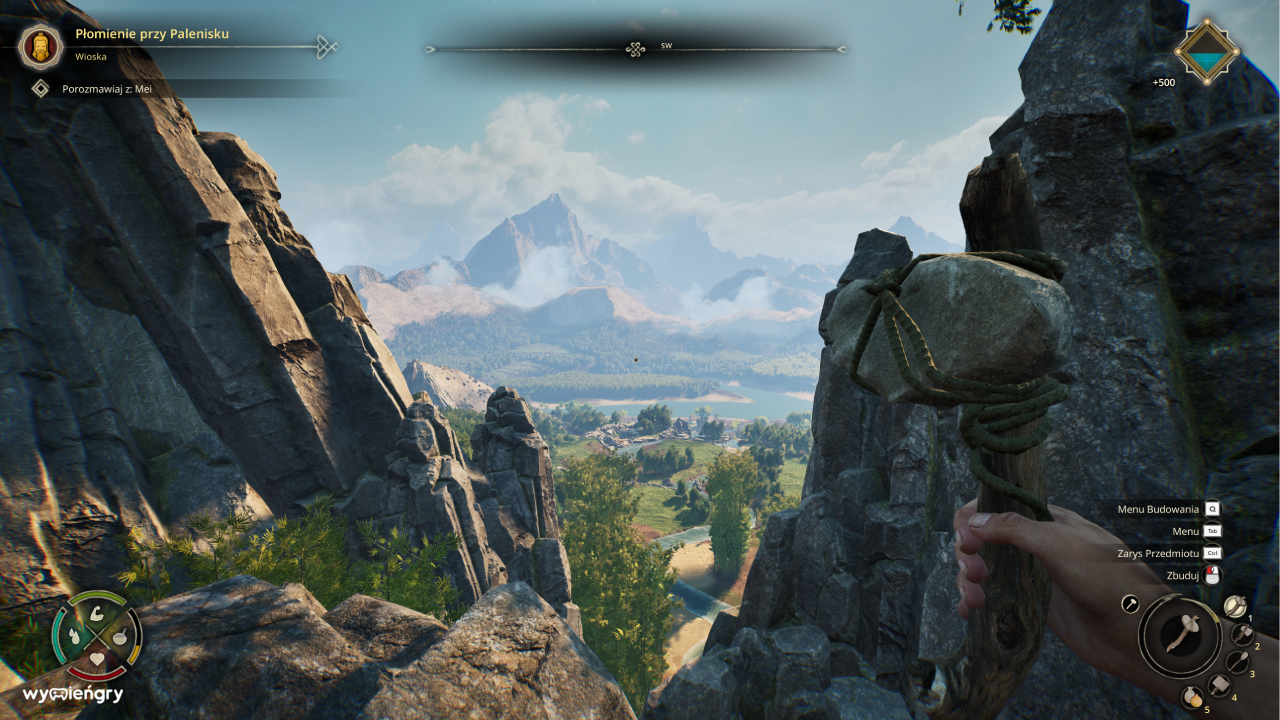Image resolution: width=1280 pixels, height=720 pixels.
Task: Click the Menu Budowania label
Action: (1158, 509)
